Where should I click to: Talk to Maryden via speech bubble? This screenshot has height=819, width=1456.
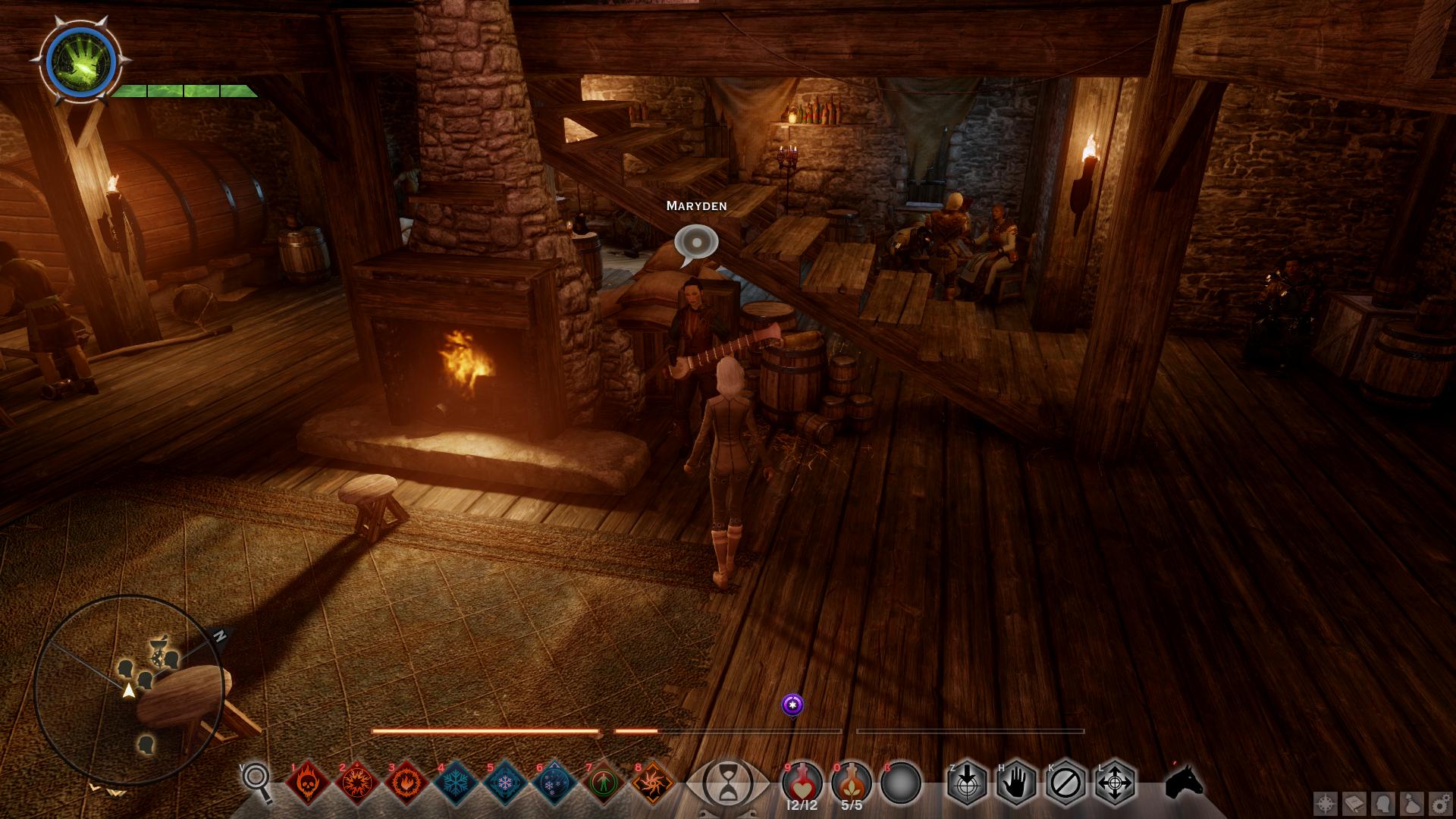[695, 243]
